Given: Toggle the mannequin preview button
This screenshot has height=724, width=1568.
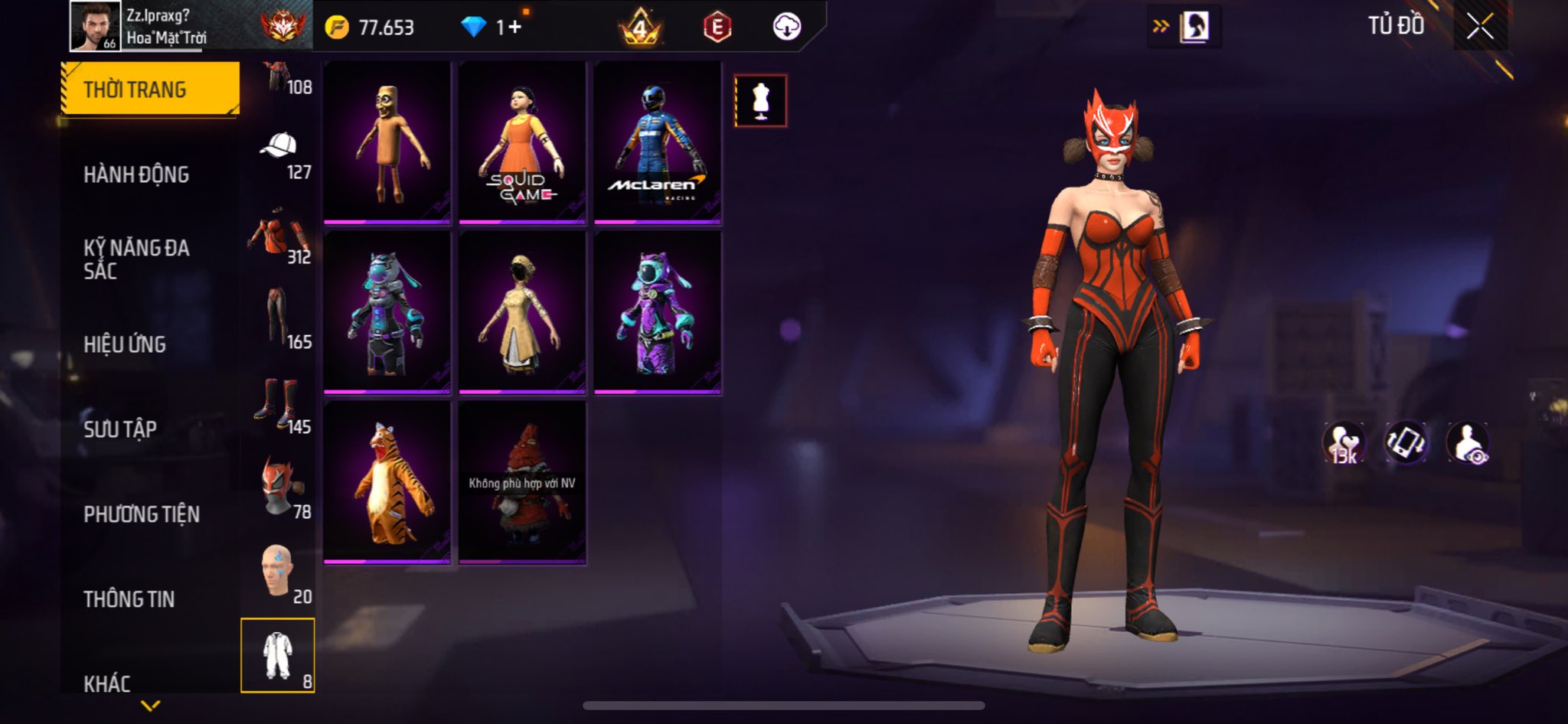Looking at the screenshot, I should [x=760, y=101].
